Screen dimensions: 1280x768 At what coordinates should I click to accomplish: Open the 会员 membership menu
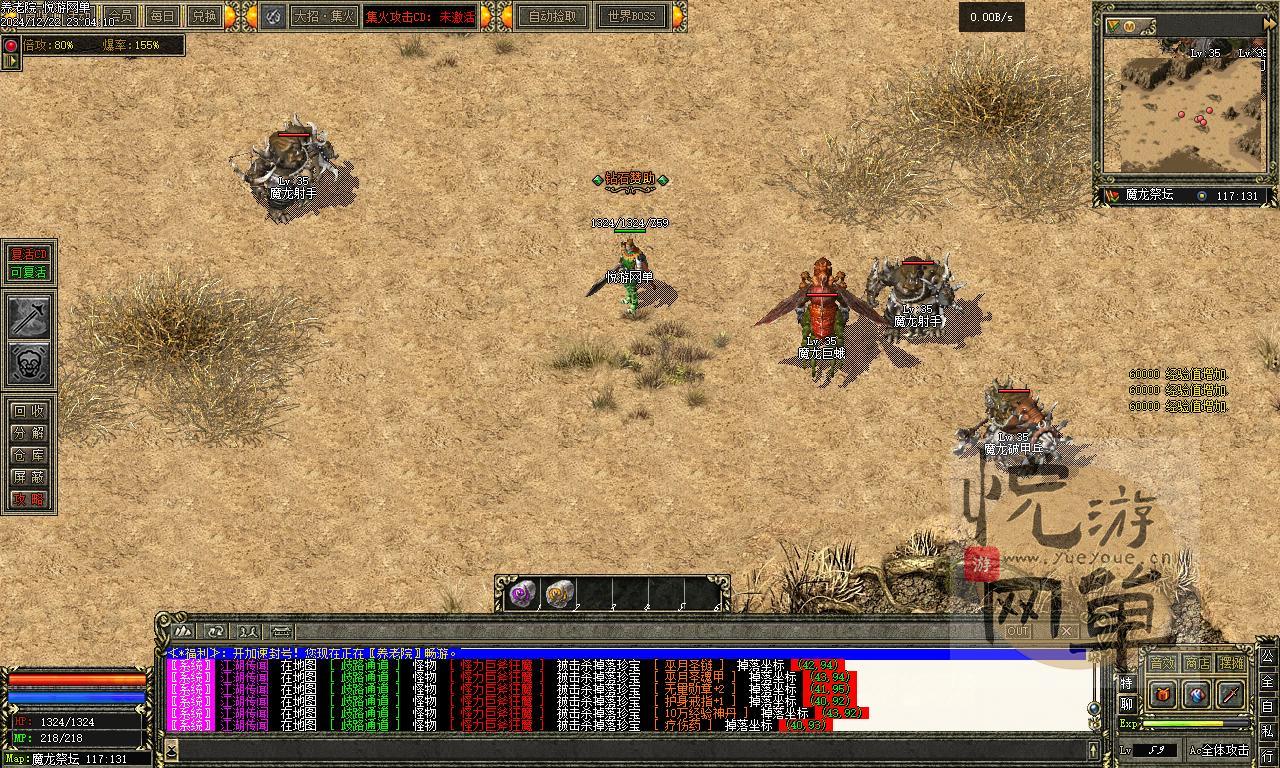[x=121, y=16]
